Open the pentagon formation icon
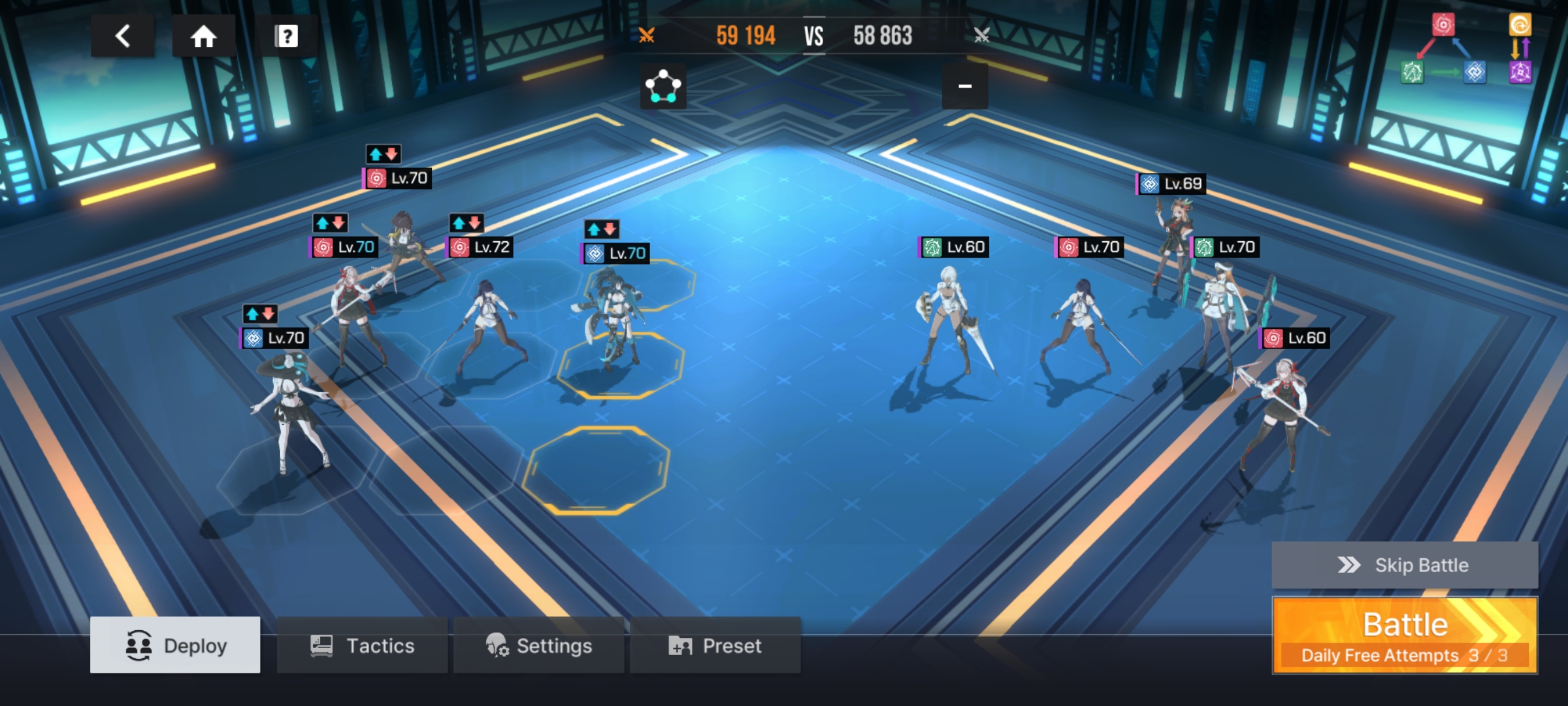The image size is (1568, 706). pos(663,86)
